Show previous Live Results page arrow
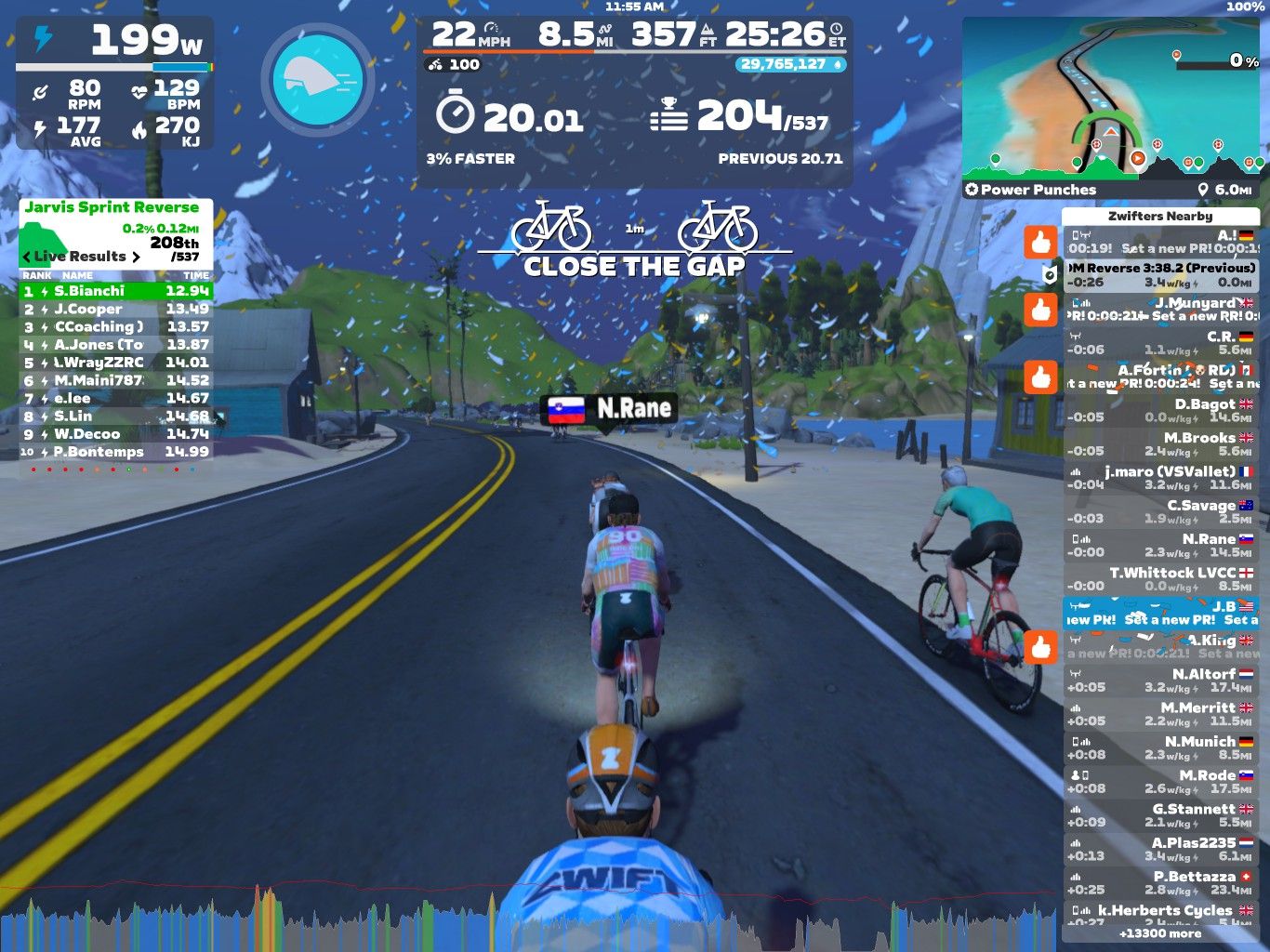The width and height of the screenshot is (1270, 952). click(27, 257)
